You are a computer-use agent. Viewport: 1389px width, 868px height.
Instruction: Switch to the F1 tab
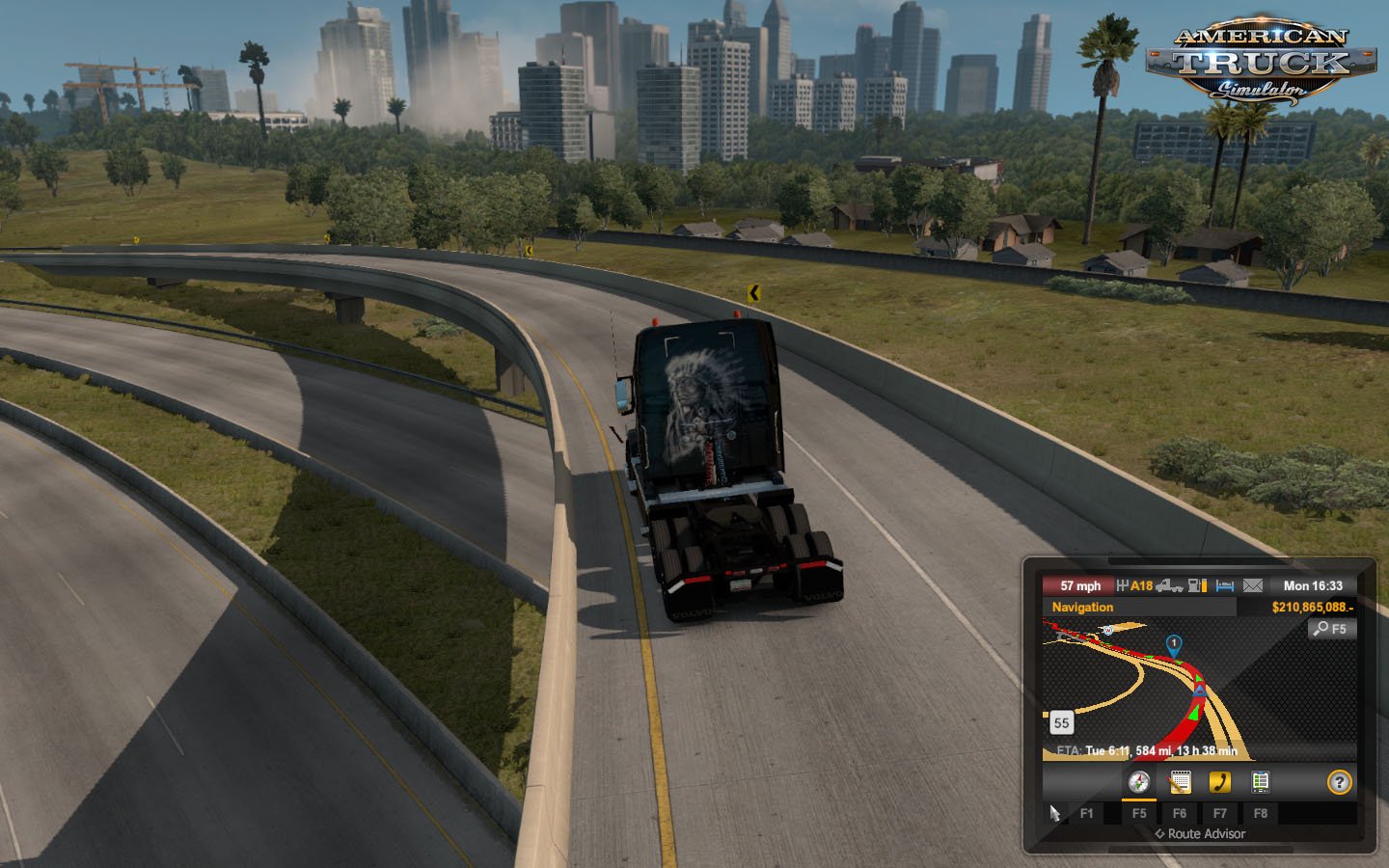point(1088,813)
